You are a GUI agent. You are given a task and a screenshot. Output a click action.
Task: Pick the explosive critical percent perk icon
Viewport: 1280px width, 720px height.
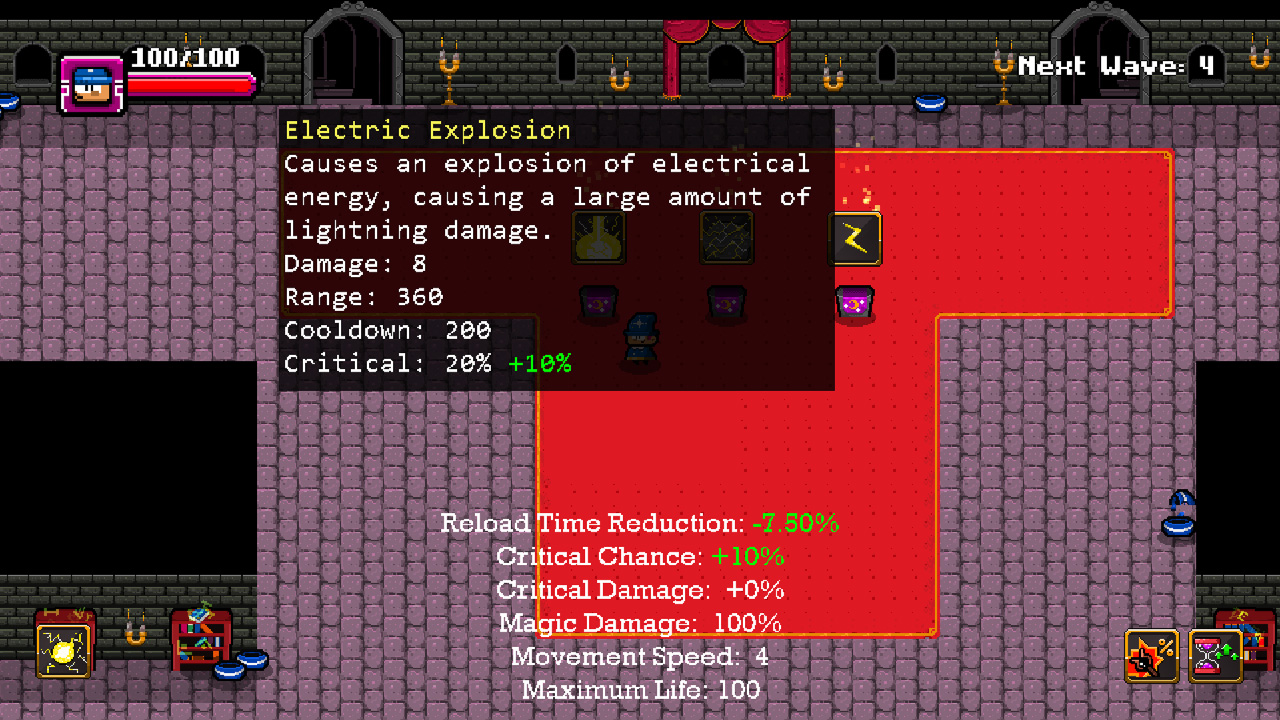pos(1151,655)
